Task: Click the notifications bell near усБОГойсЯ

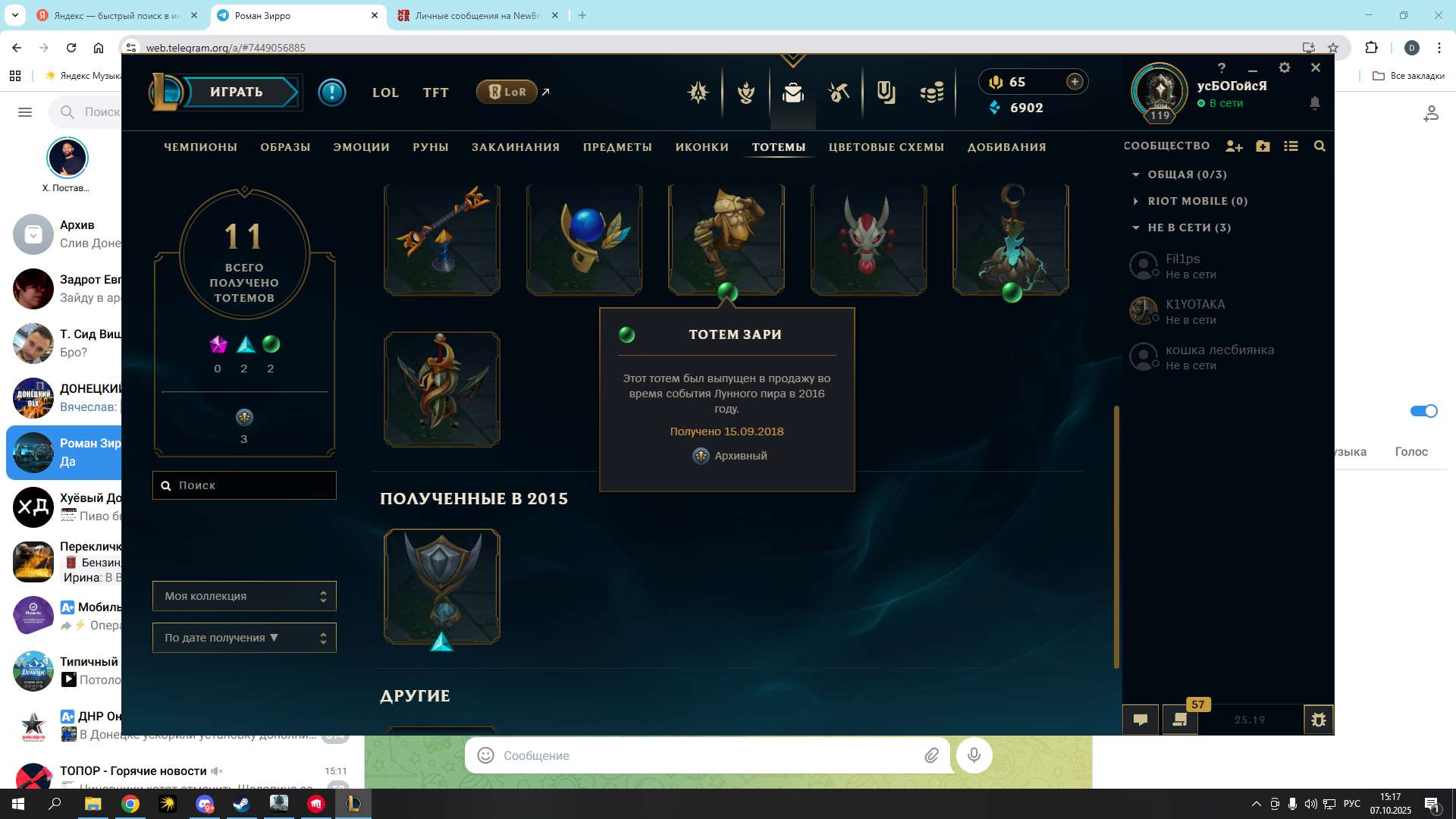Action: click(x=1316, y=103)
